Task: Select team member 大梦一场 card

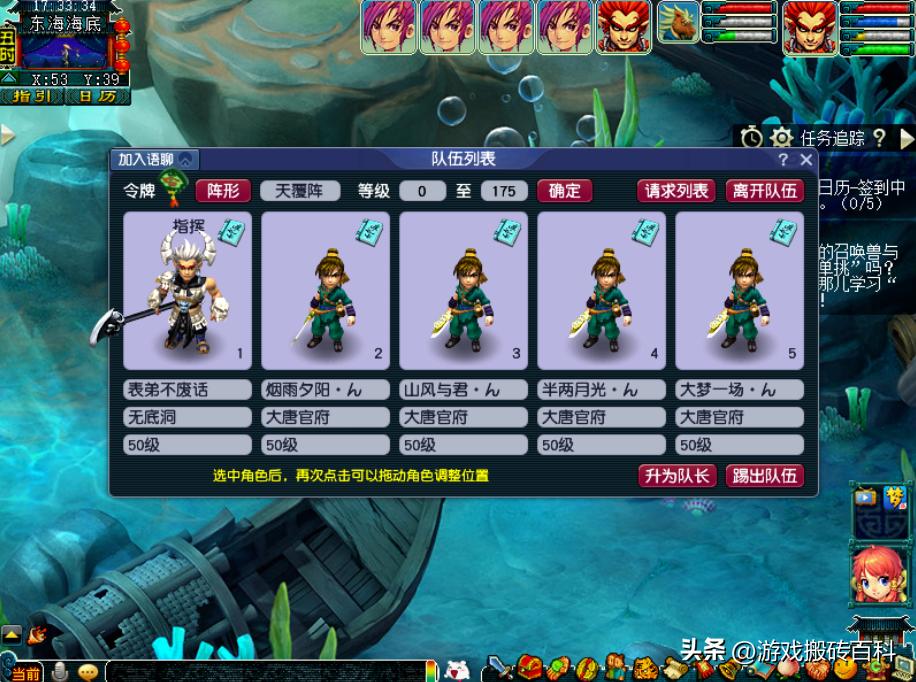Action: [739, 290]
